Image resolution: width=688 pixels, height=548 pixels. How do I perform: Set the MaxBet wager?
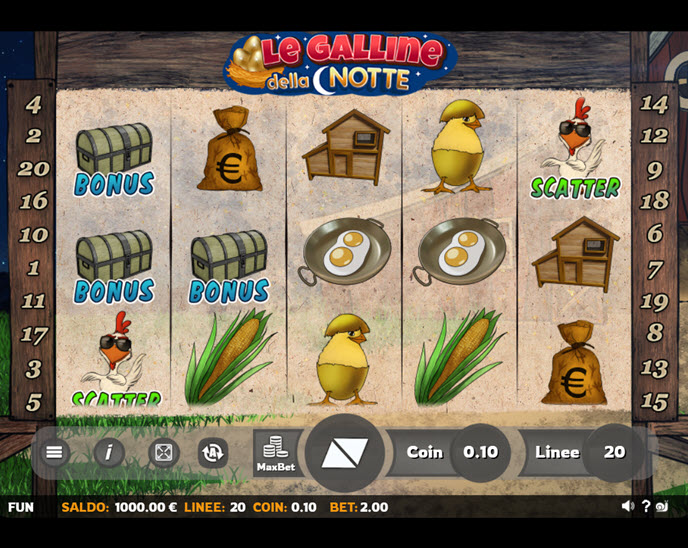pyautogui.click(x=275, y=453)
